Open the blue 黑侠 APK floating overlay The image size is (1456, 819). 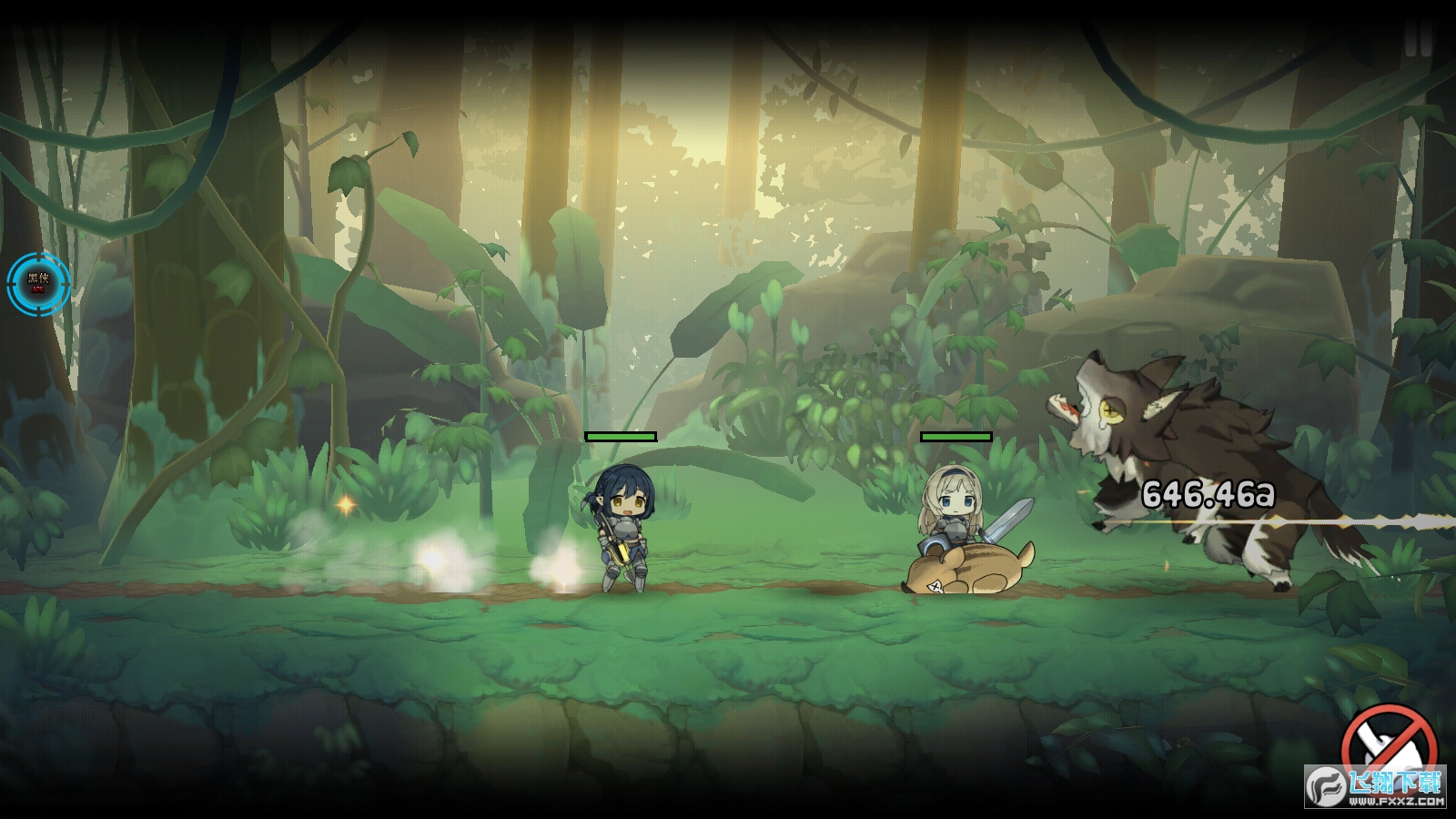coord(38,284)
